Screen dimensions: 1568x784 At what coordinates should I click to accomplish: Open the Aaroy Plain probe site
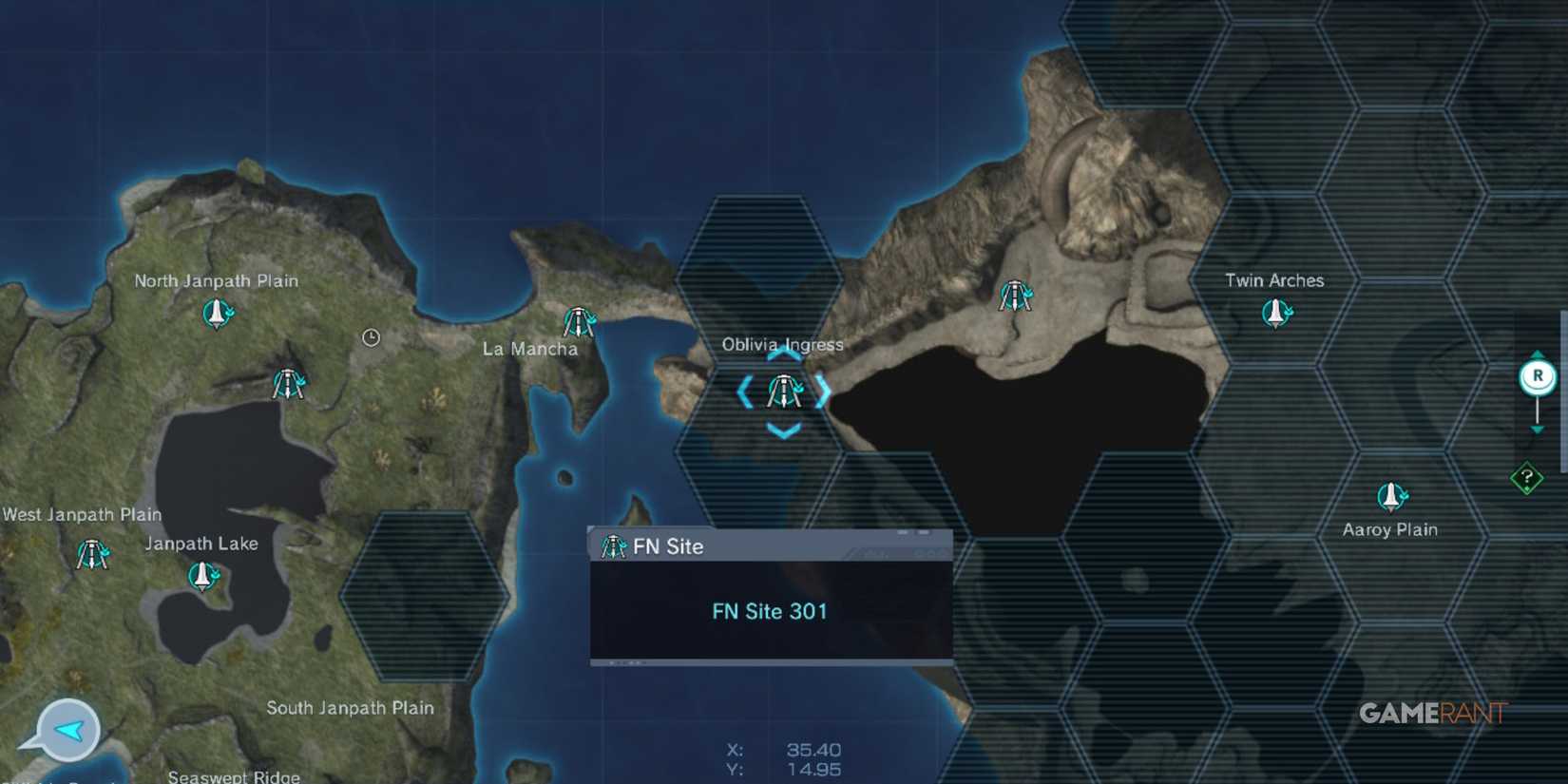1393,494
